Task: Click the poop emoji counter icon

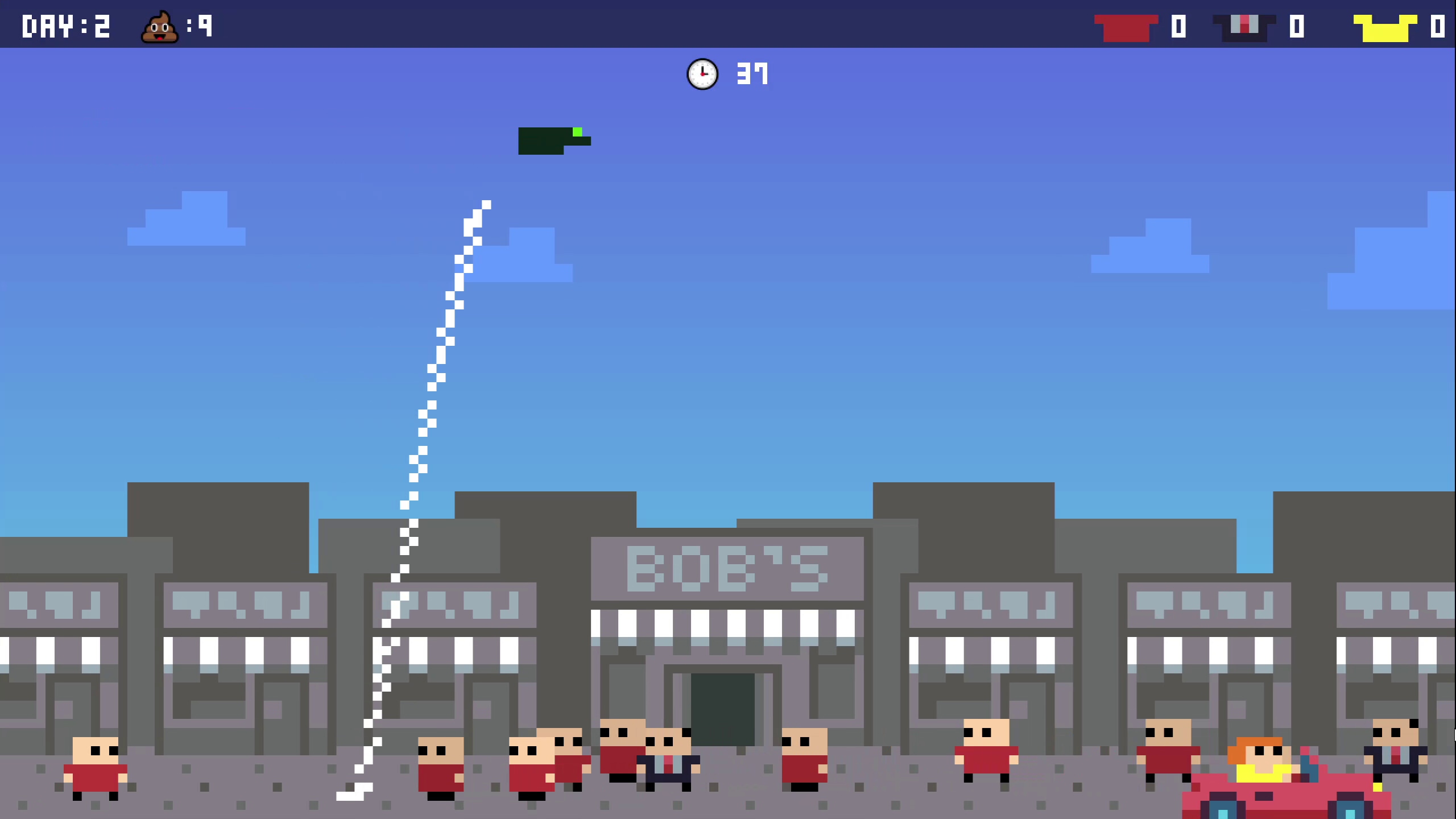Action: coord(160,26)
